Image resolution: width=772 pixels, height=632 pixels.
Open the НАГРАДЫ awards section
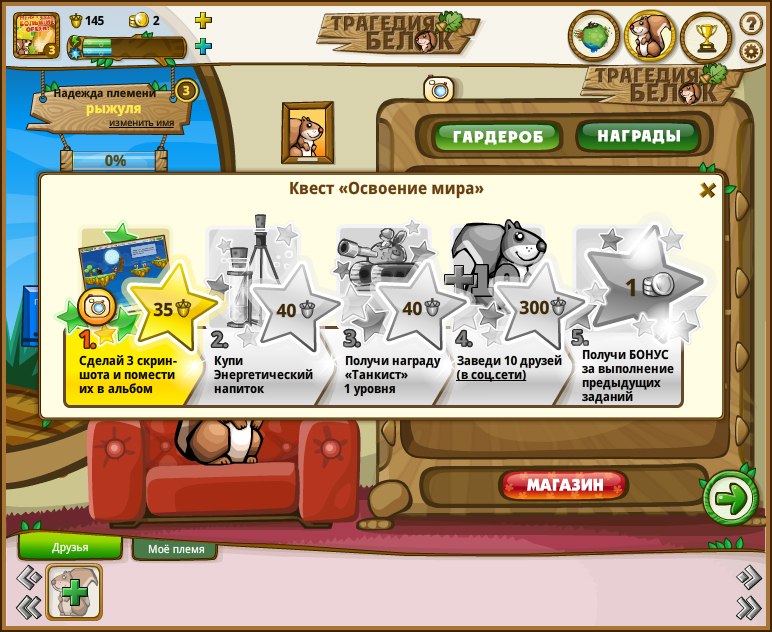click(637, 135)
